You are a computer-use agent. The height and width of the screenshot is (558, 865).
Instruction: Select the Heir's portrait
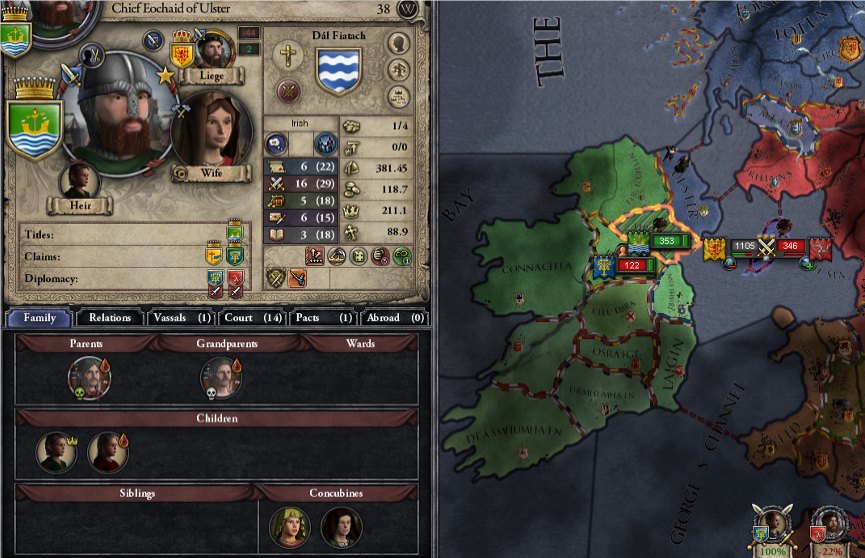point(79,182)
